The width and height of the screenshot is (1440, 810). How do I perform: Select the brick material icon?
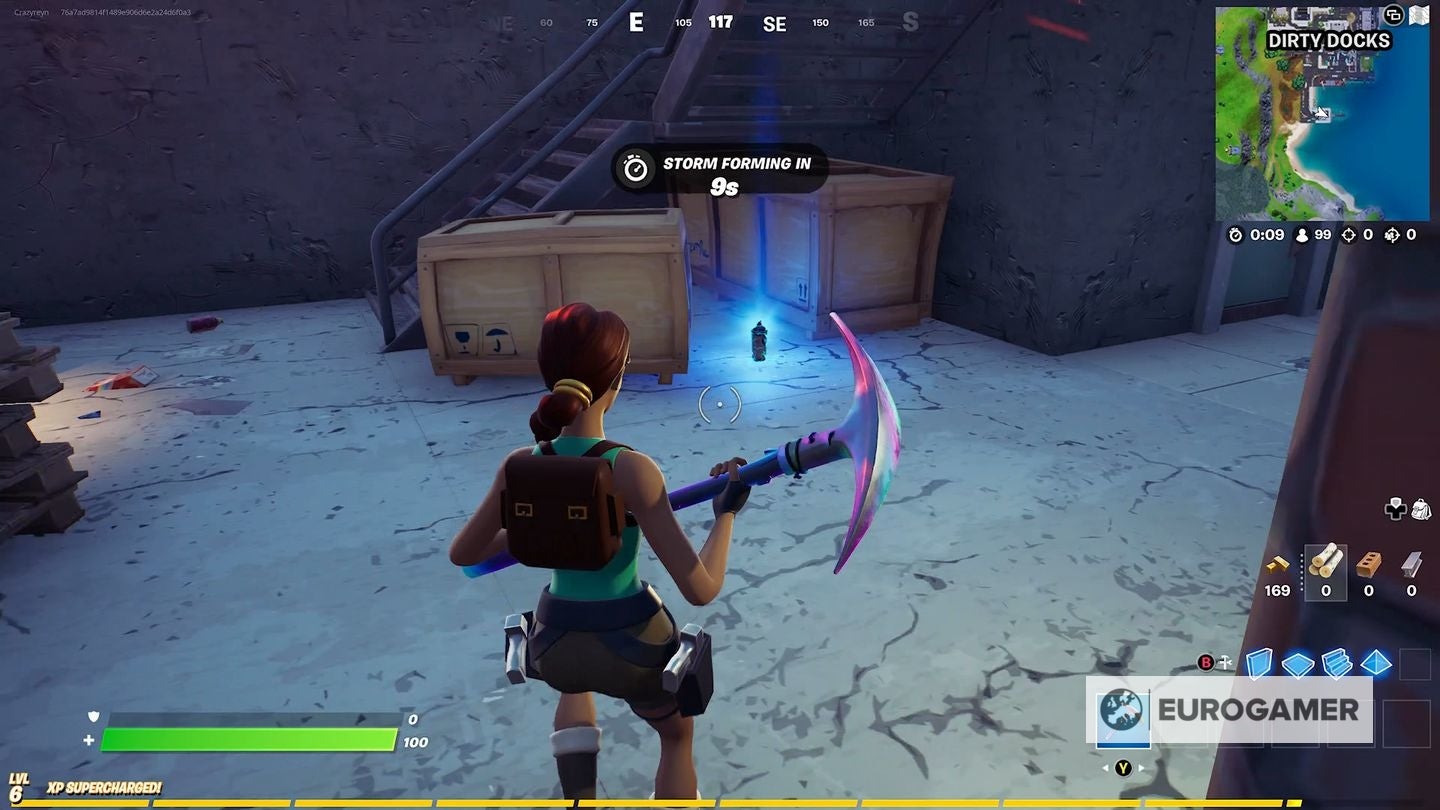1368,565
